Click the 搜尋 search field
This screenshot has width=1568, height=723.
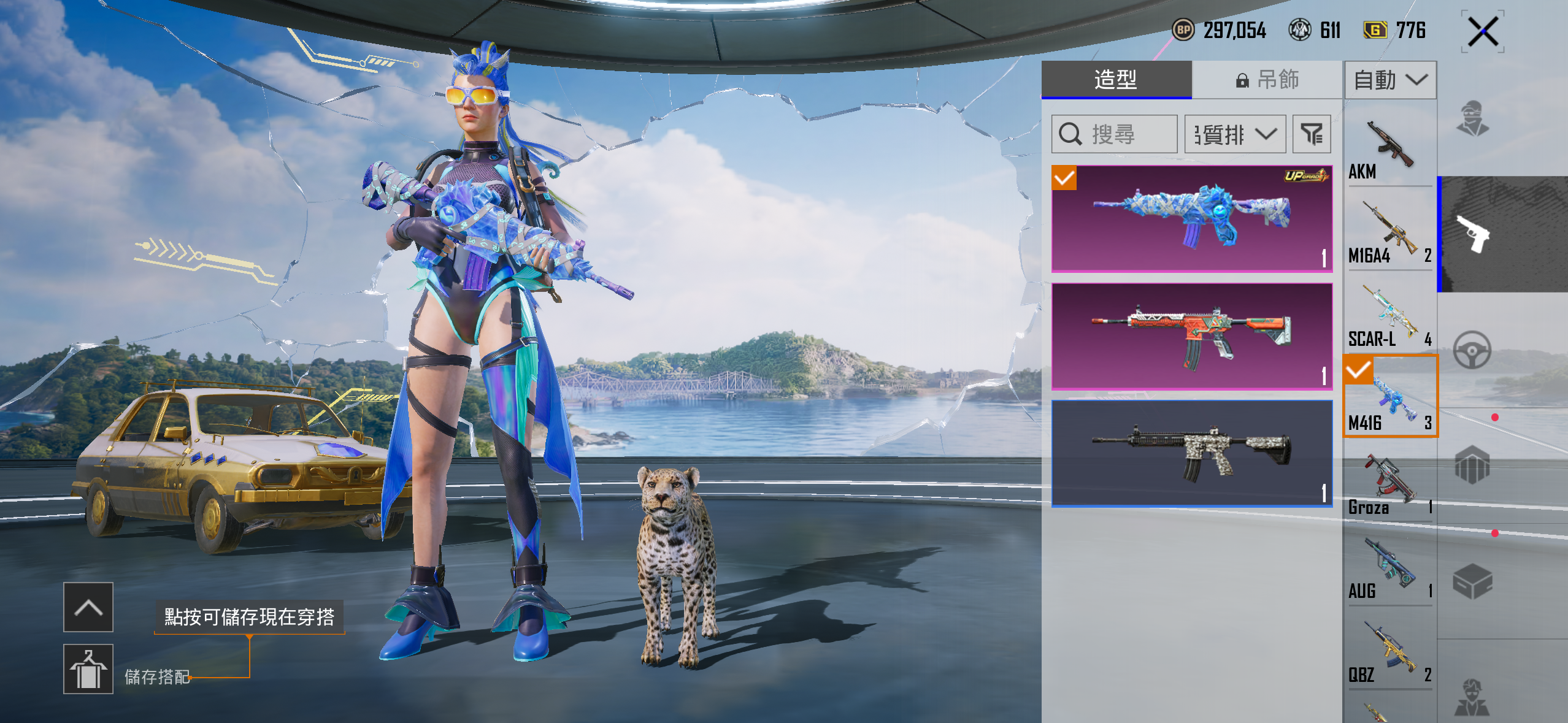click(x=1114, y=134)
